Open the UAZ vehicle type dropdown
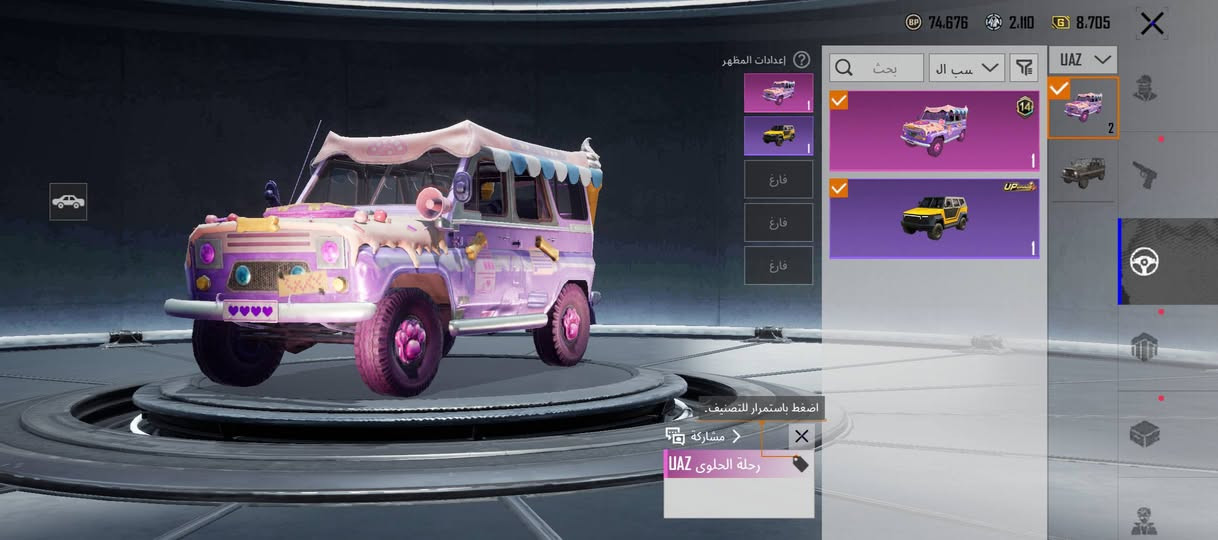The image size is (1218, 540). 1083,60
